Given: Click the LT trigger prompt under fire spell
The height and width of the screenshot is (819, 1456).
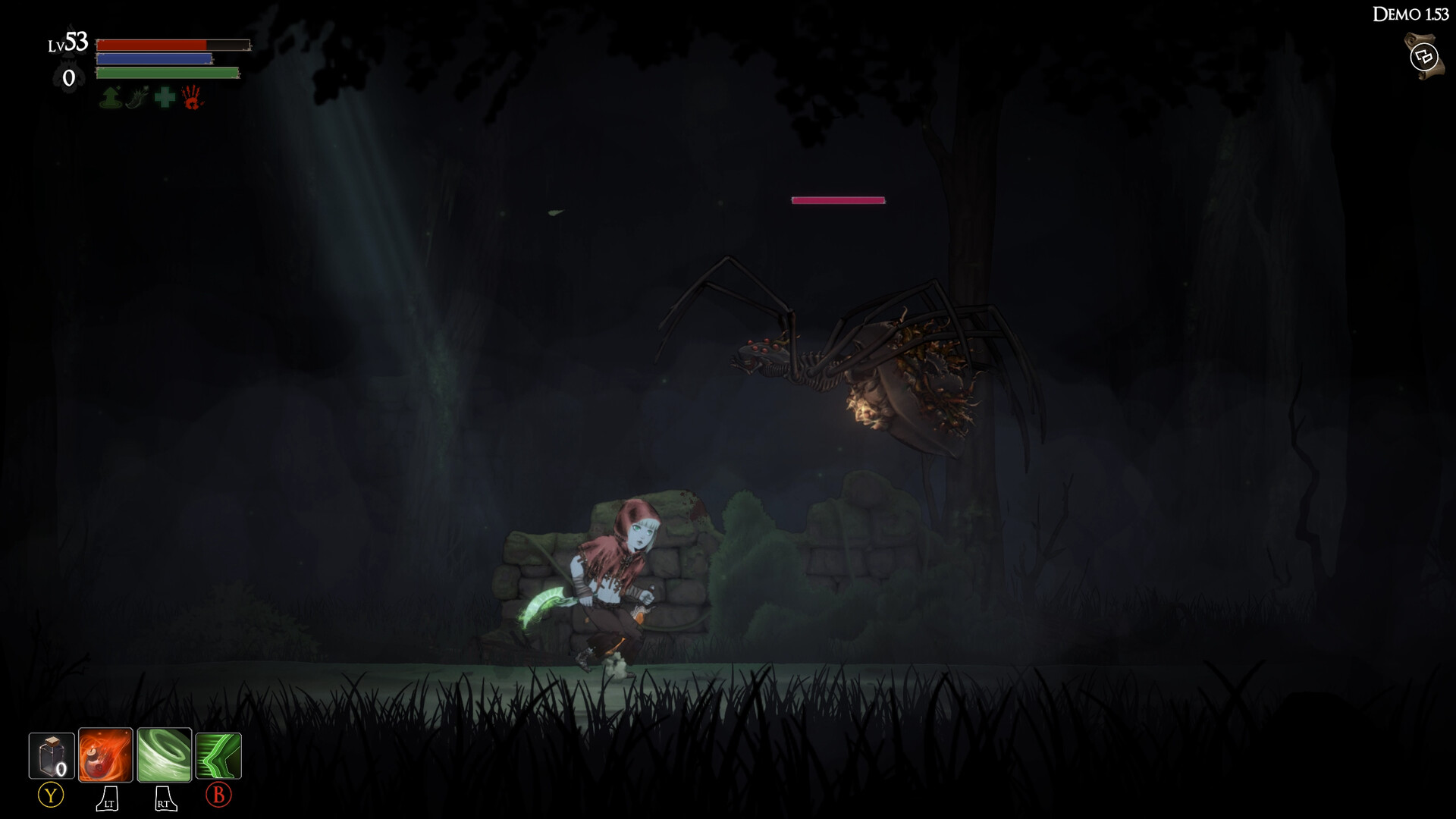Looking at the screenshot, I should coord(107,799).
